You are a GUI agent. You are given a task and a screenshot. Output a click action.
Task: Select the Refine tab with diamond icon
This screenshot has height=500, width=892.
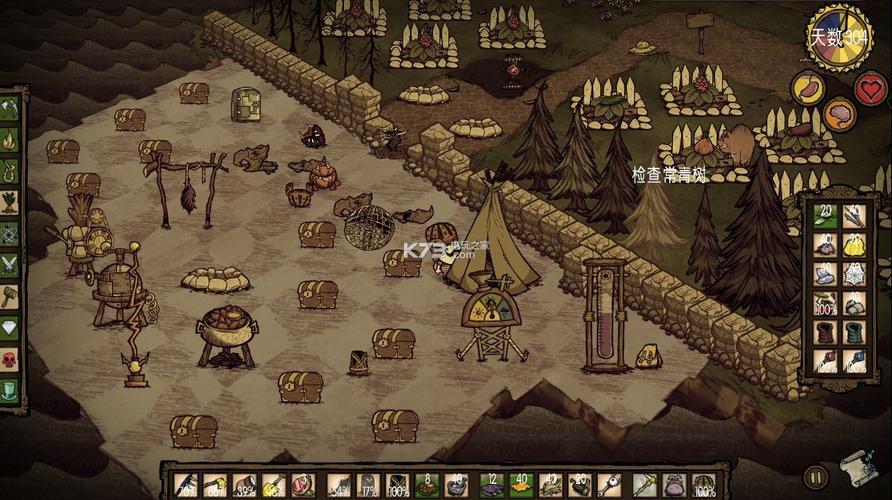10,327
